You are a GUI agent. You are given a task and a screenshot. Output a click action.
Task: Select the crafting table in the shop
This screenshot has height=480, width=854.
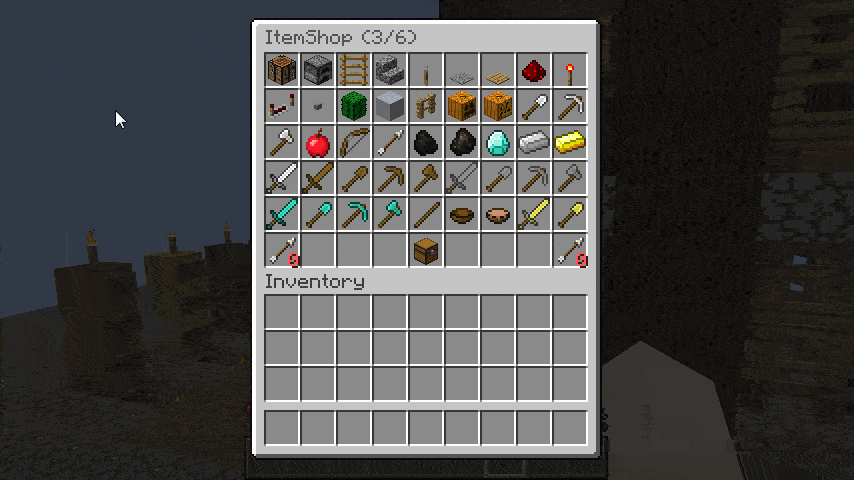click(282, 71)
